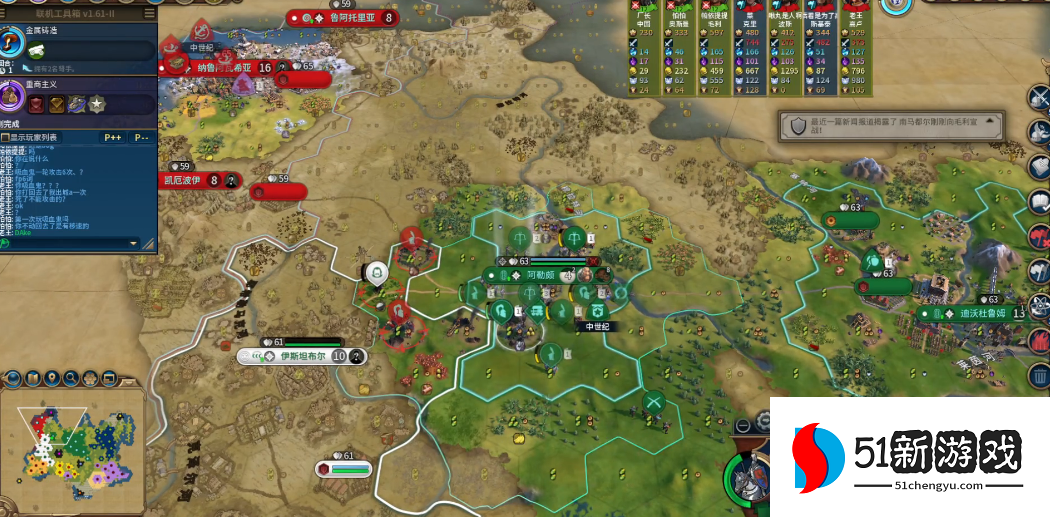This screenshot has height=517, width=1050.
Task: Expand the gossip notification about 宣战
Action: pos(890,125)
